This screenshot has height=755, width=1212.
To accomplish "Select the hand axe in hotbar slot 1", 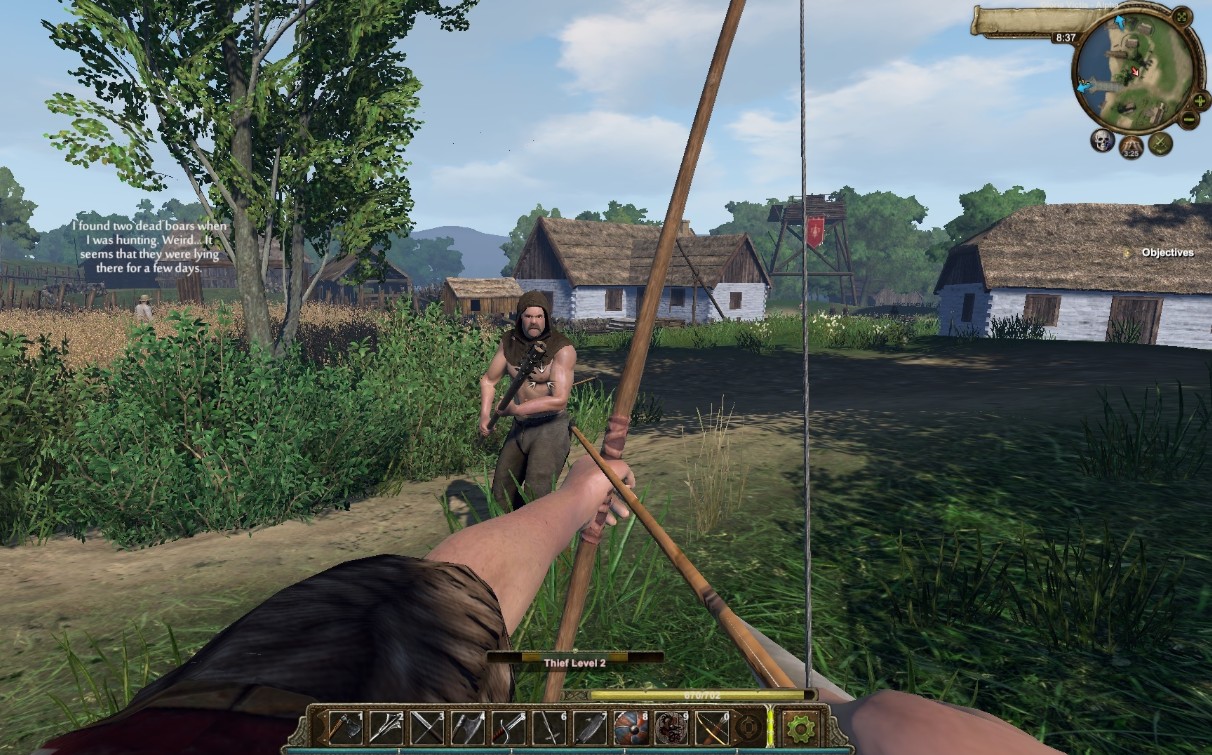I will [x=346, y=727].
